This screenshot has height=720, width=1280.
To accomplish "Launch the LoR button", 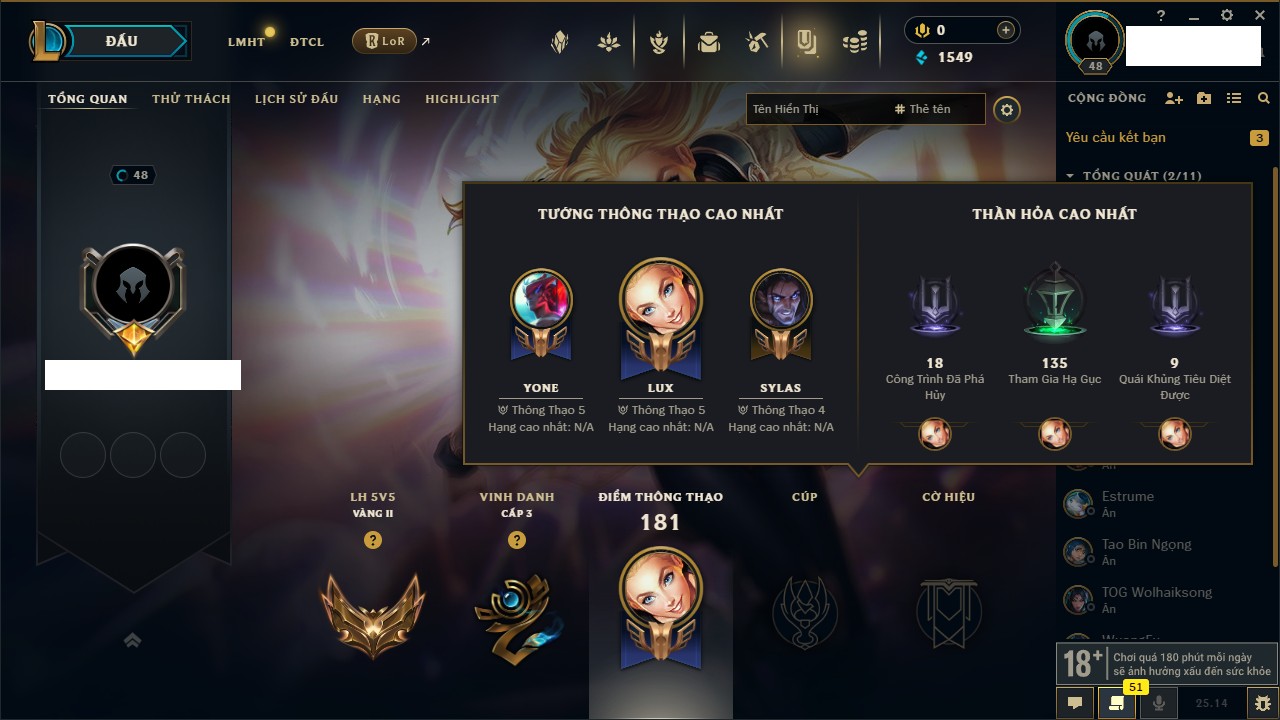I will click(x=385, y=42).
